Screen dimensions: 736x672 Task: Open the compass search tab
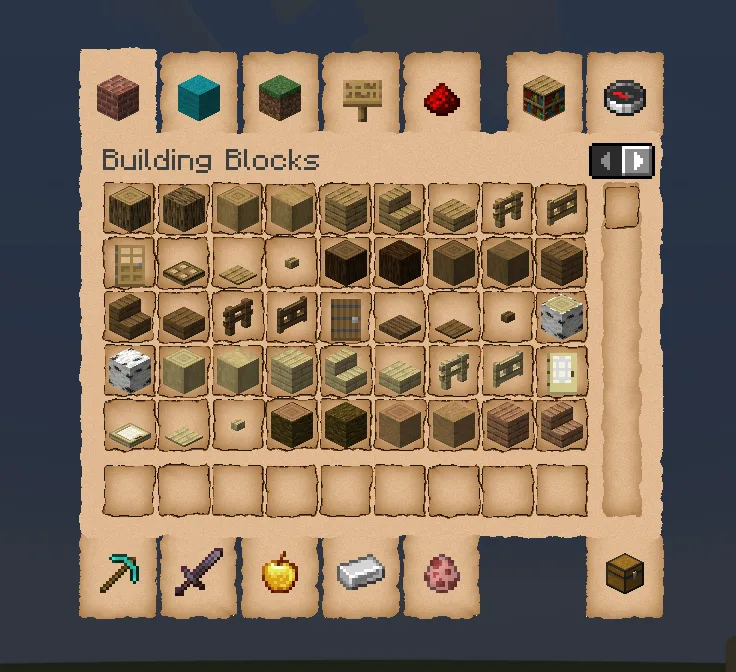point(625,98)
